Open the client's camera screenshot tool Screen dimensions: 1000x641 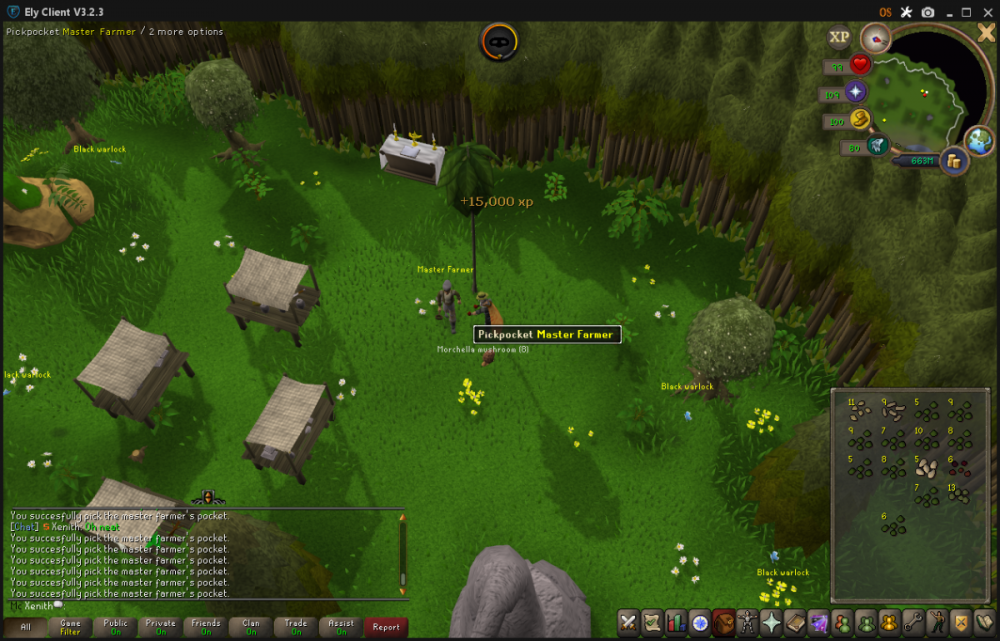(928, 12)
